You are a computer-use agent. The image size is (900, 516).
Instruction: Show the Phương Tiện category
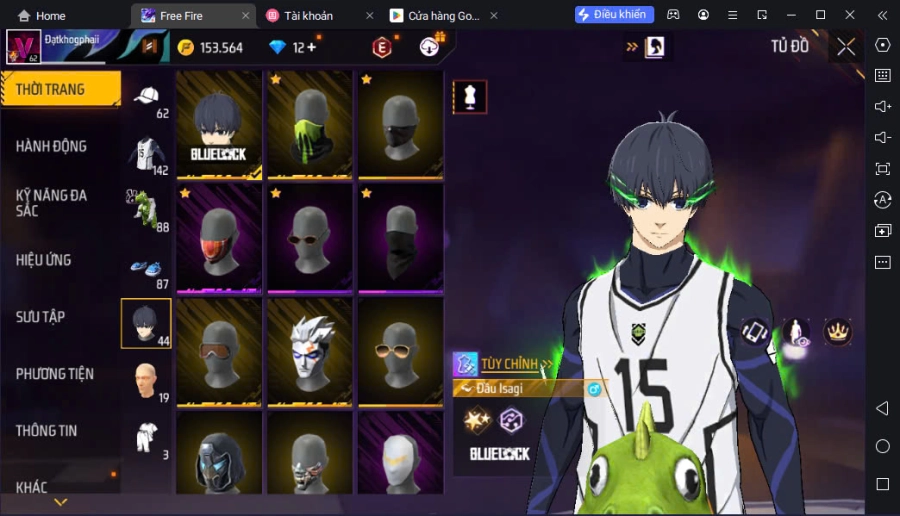[55, 374]
